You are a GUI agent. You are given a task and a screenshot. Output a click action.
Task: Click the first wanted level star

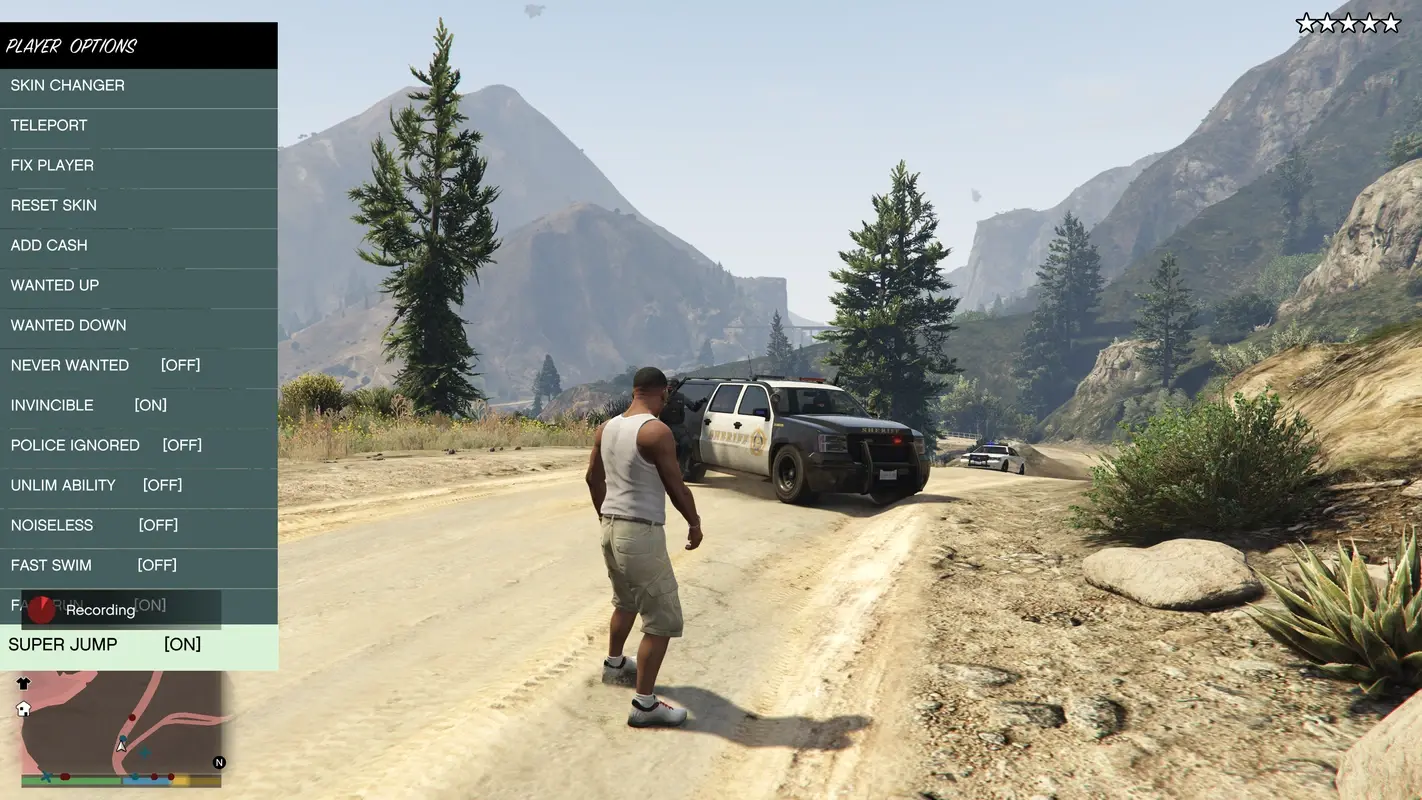pyautogui.click(x=1304, y=20)
